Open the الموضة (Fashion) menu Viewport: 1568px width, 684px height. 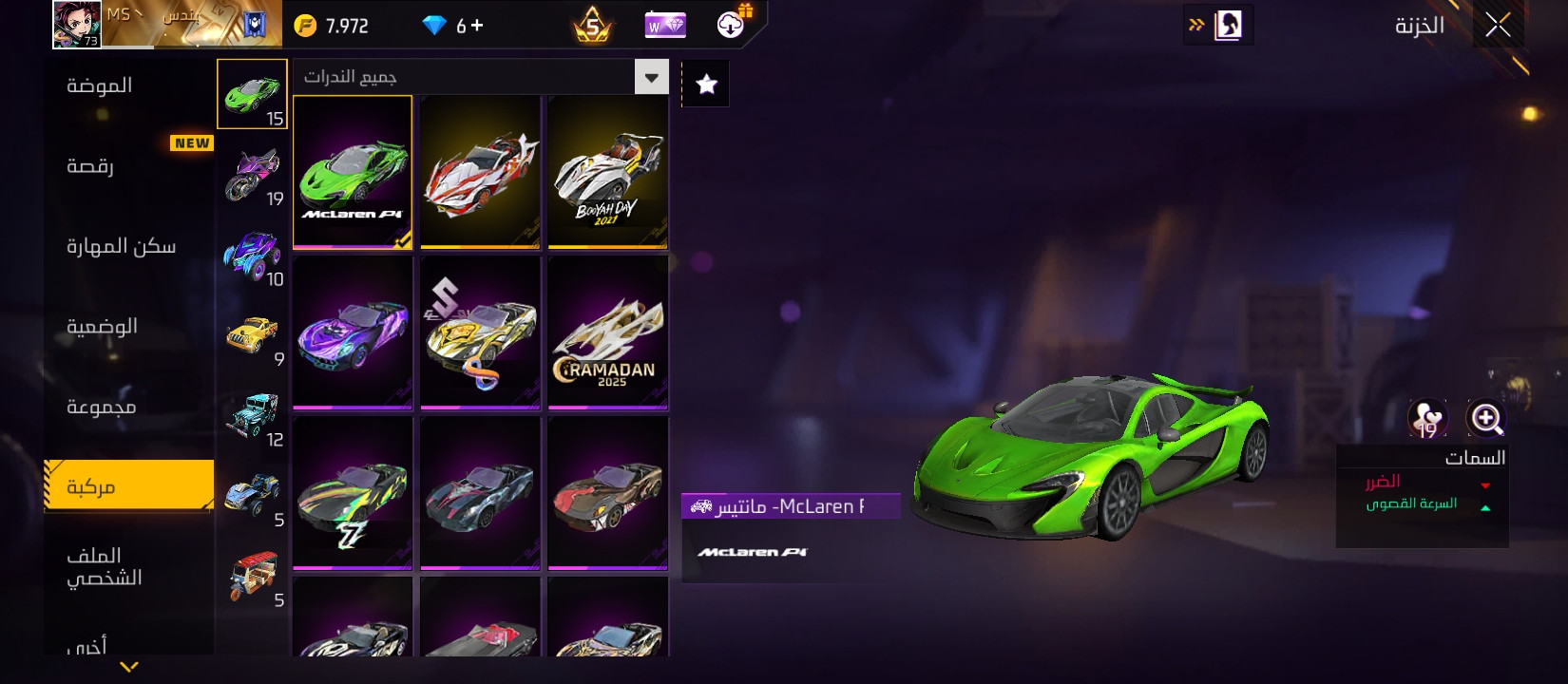coord(100,85)
